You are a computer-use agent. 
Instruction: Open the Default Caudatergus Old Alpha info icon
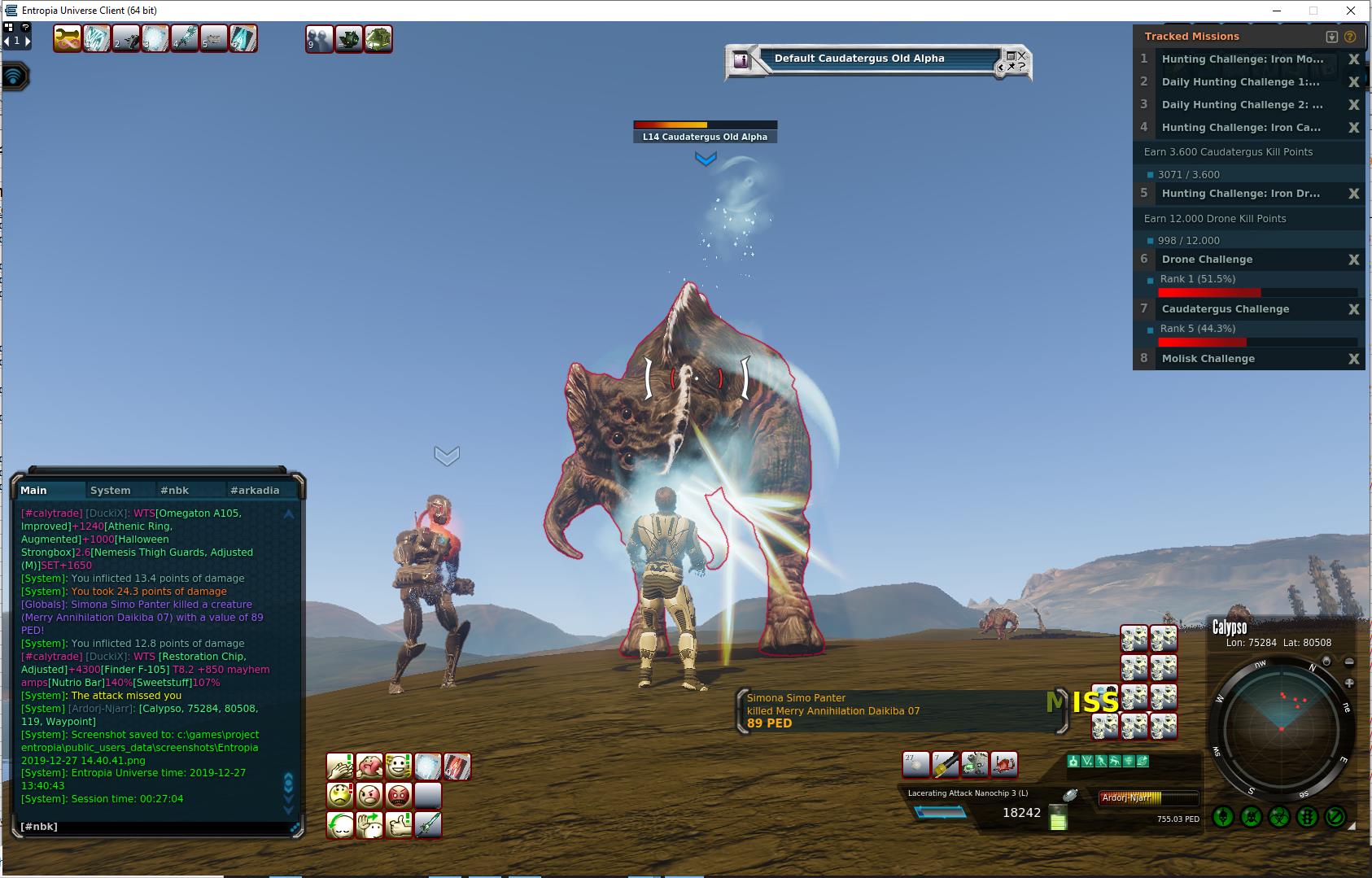pyautogui.click(x=741, y=59)
